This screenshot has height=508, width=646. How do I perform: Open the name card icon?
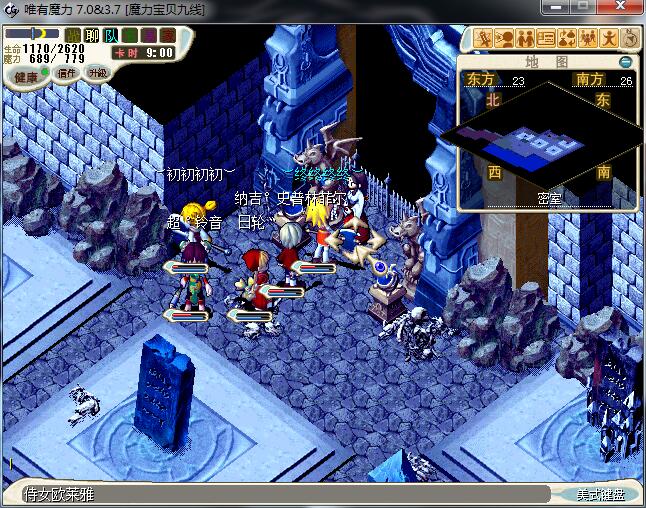pos(546,39)
